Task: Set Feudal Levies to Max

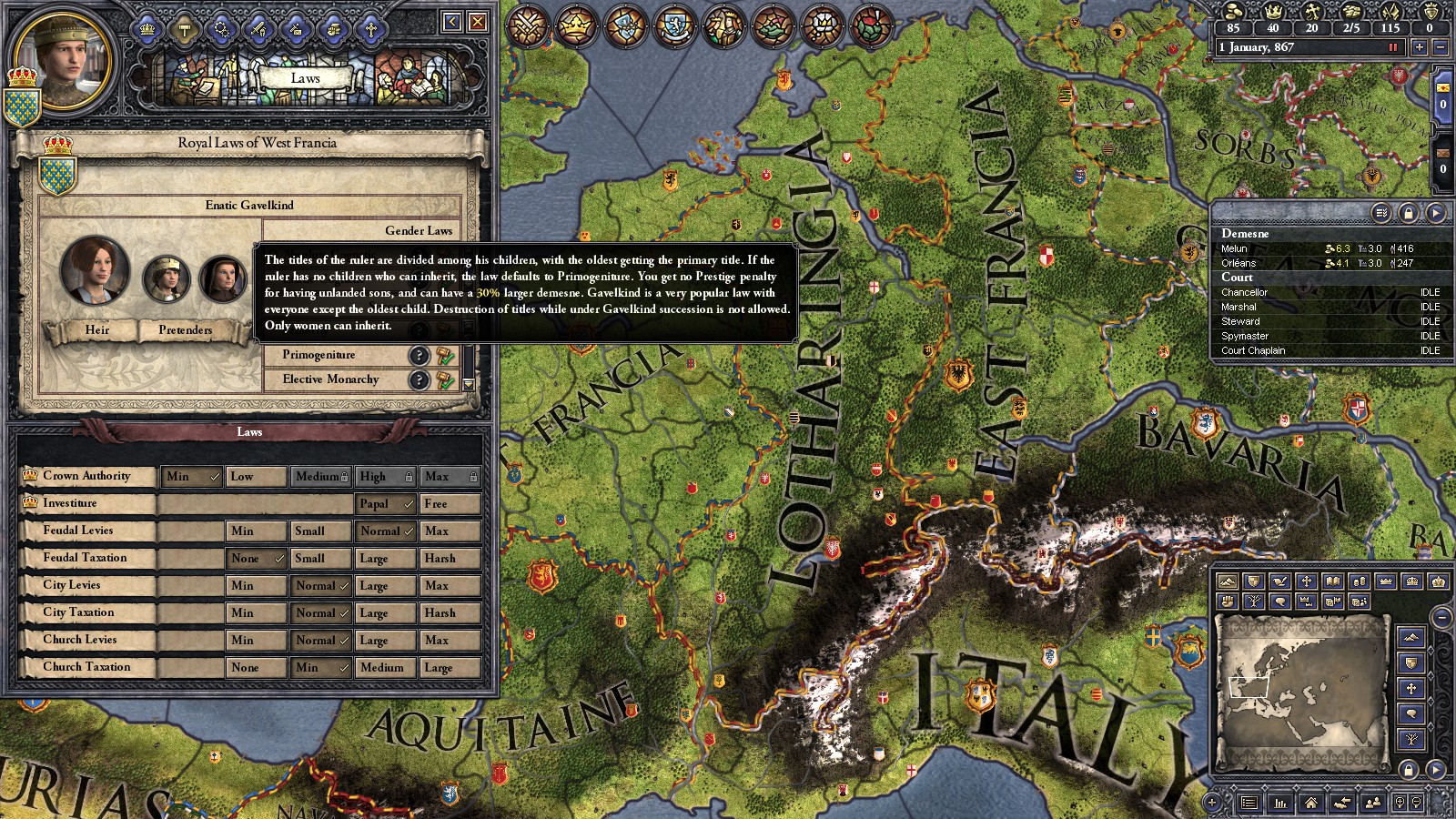Action: click(x=450, y=531)
